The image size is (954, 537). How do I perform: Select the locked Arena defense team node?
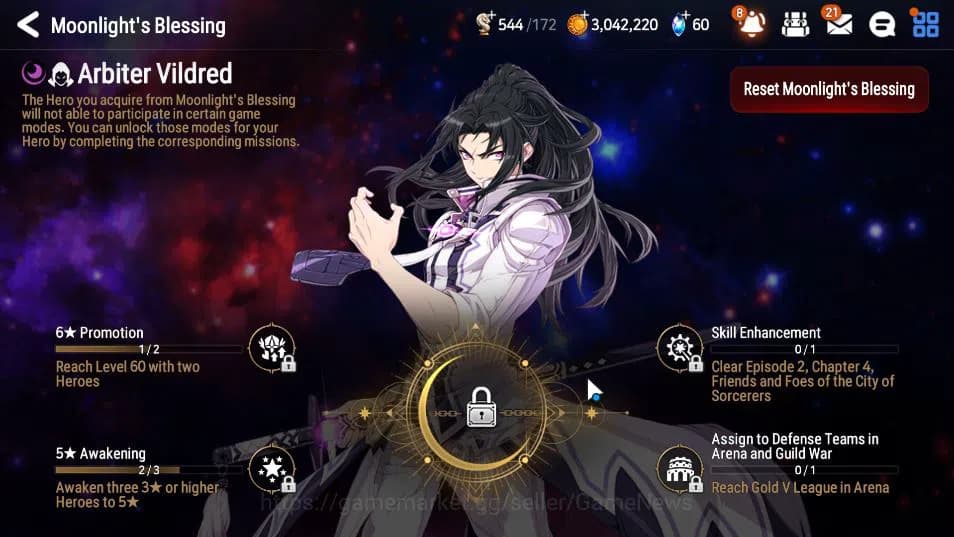(x=680, y=469)
